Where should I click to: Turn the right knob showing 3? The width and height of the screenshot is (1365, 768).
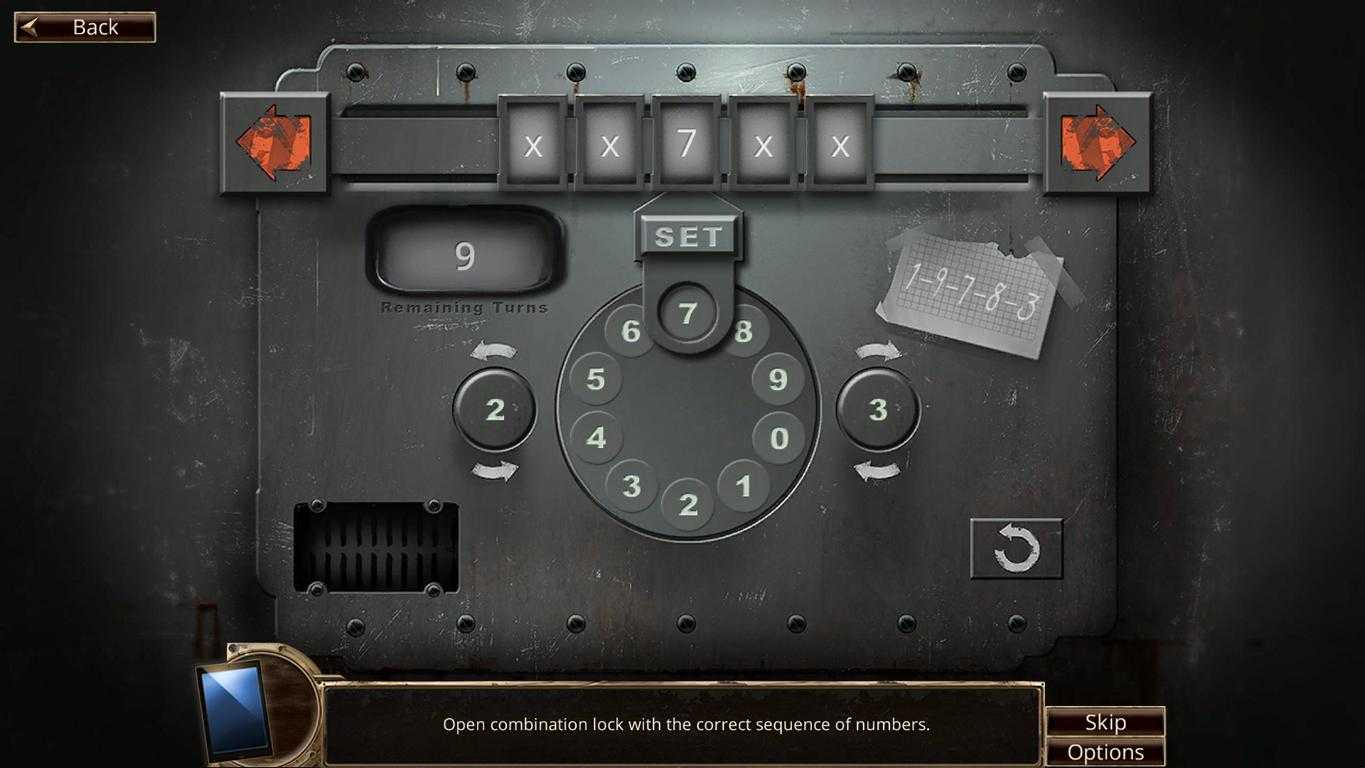879,409
